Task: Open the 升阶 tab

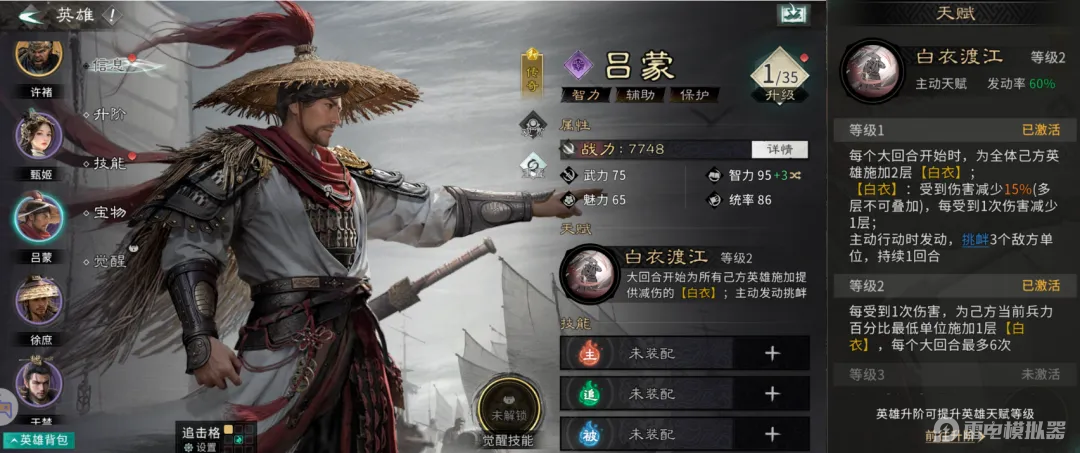Action: [x=109, y=114]
